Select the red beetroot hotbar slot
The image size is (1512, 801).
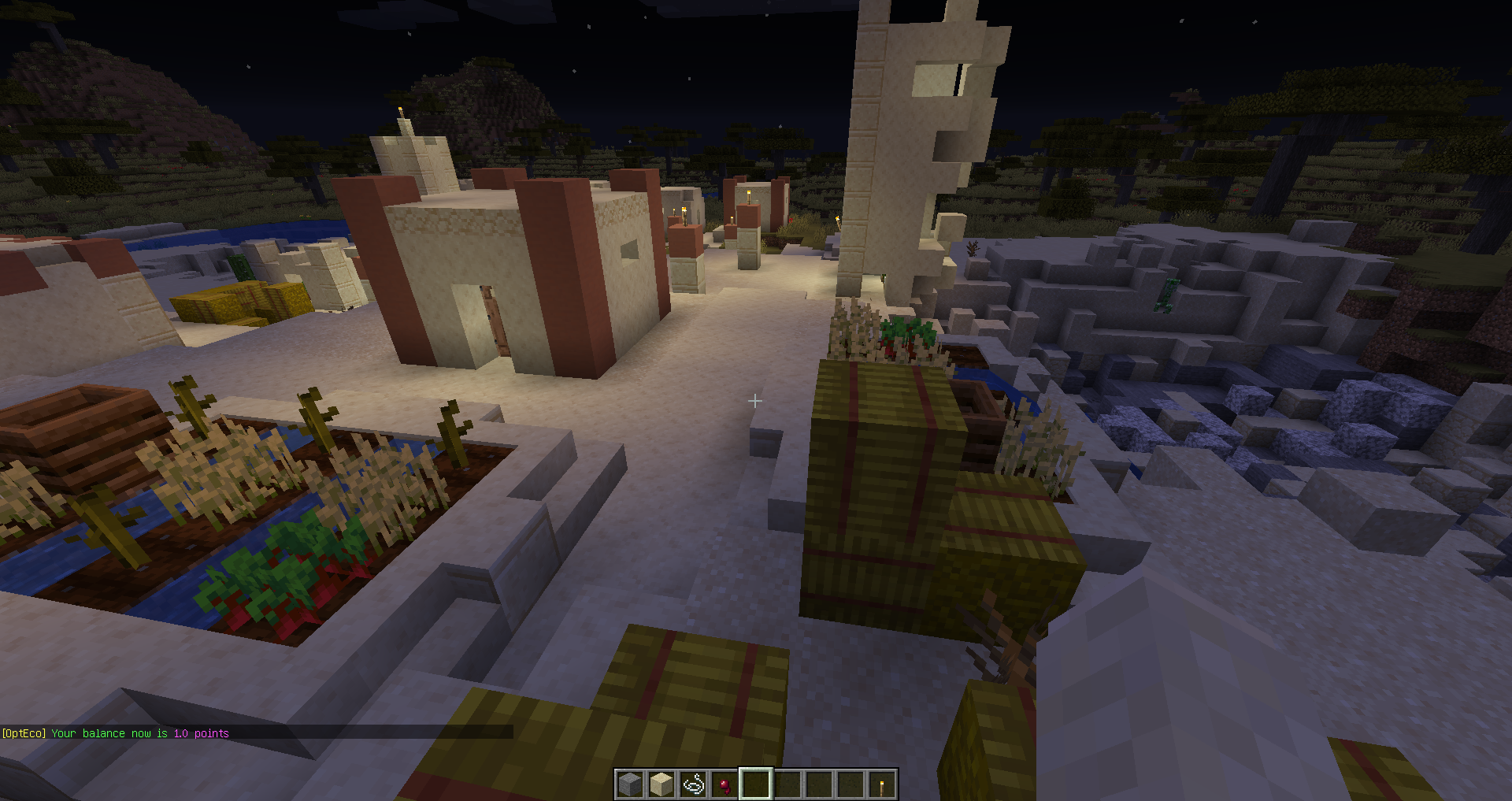[x=724, y=784]
